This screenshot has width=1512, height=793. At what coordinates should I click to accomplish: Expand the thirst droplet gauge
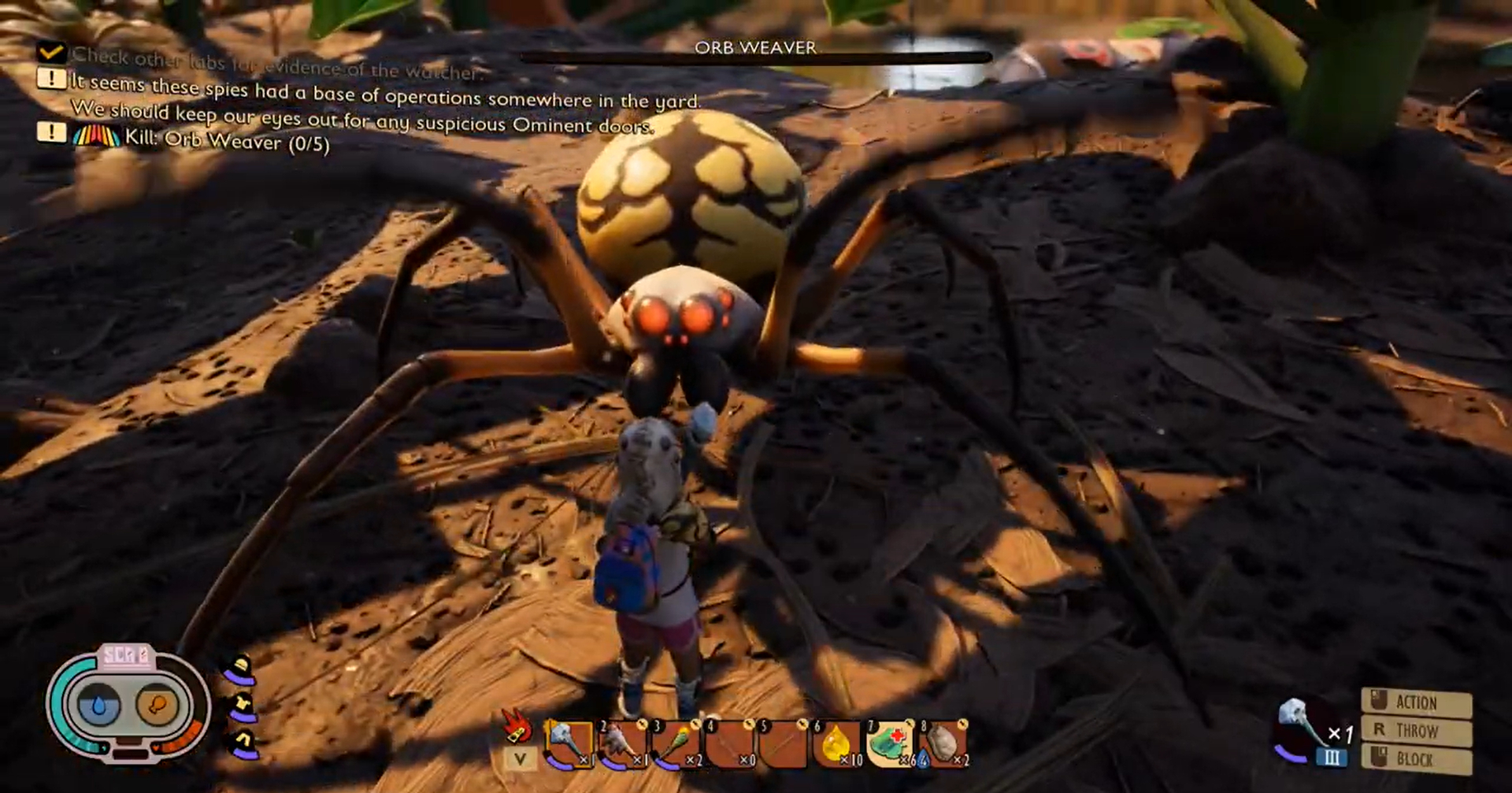tap(98, 705)
